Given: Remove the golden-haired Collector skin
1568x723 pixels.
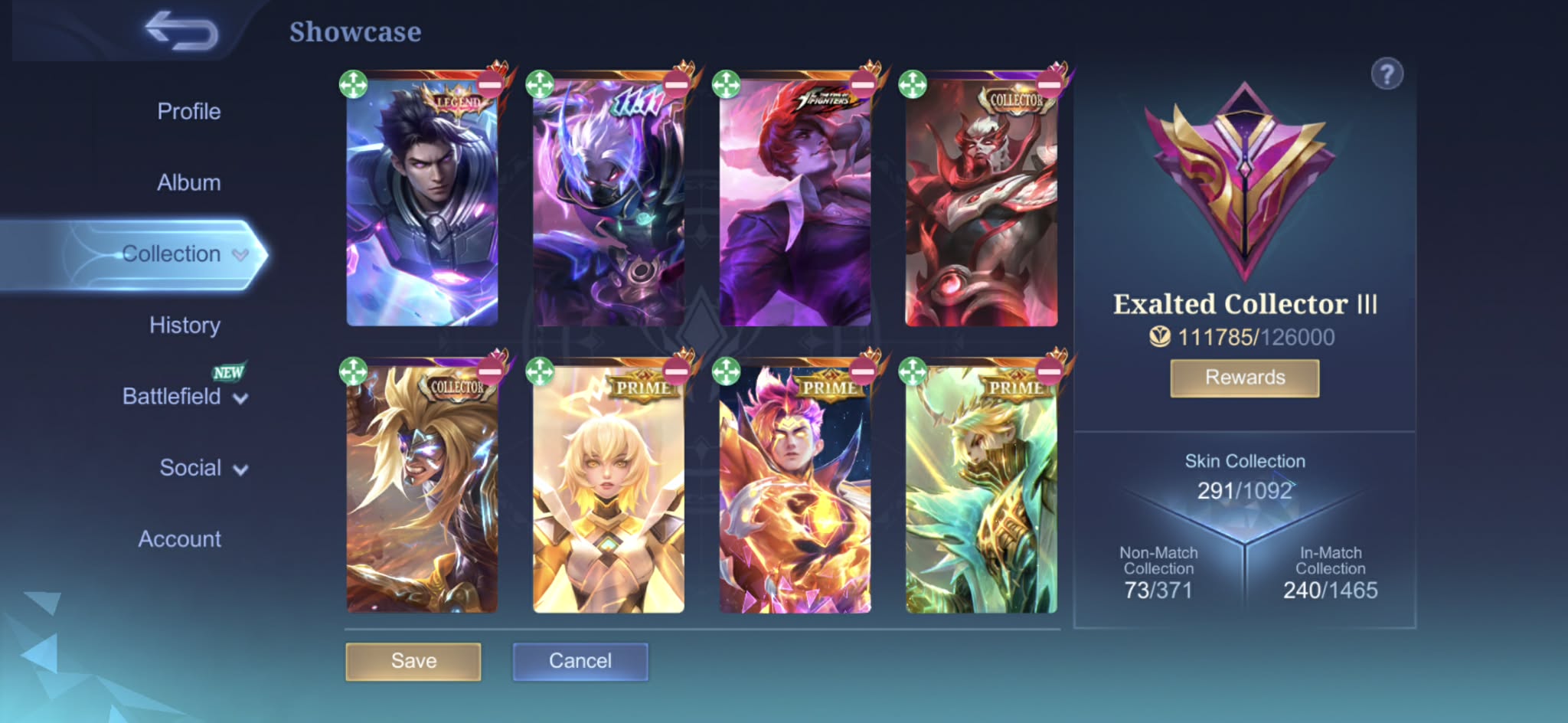Looking at the screenshot, I should 490,371.
